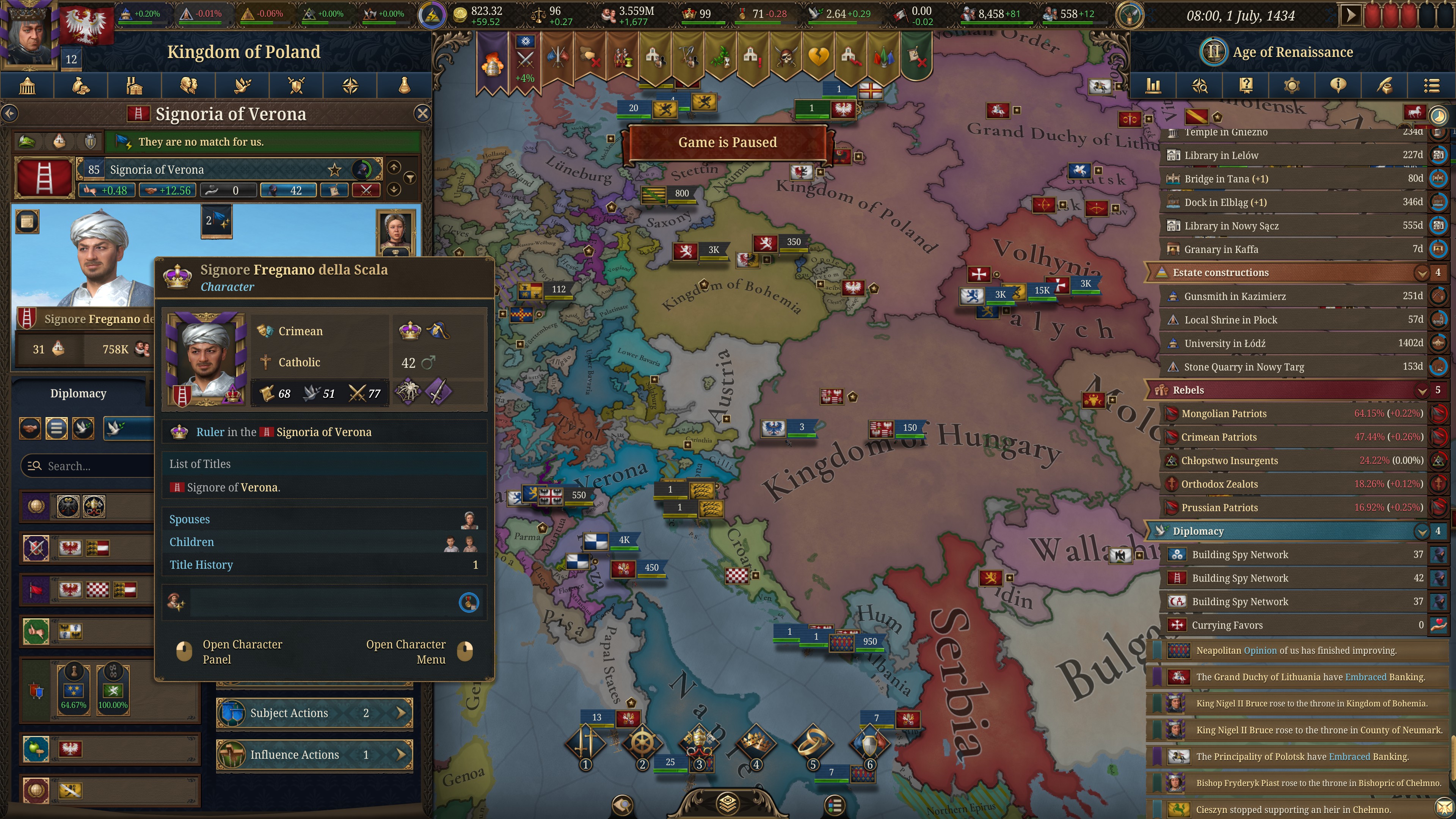Toggle the favorite star next to Signoria of Verona

[x=334, y=169]
